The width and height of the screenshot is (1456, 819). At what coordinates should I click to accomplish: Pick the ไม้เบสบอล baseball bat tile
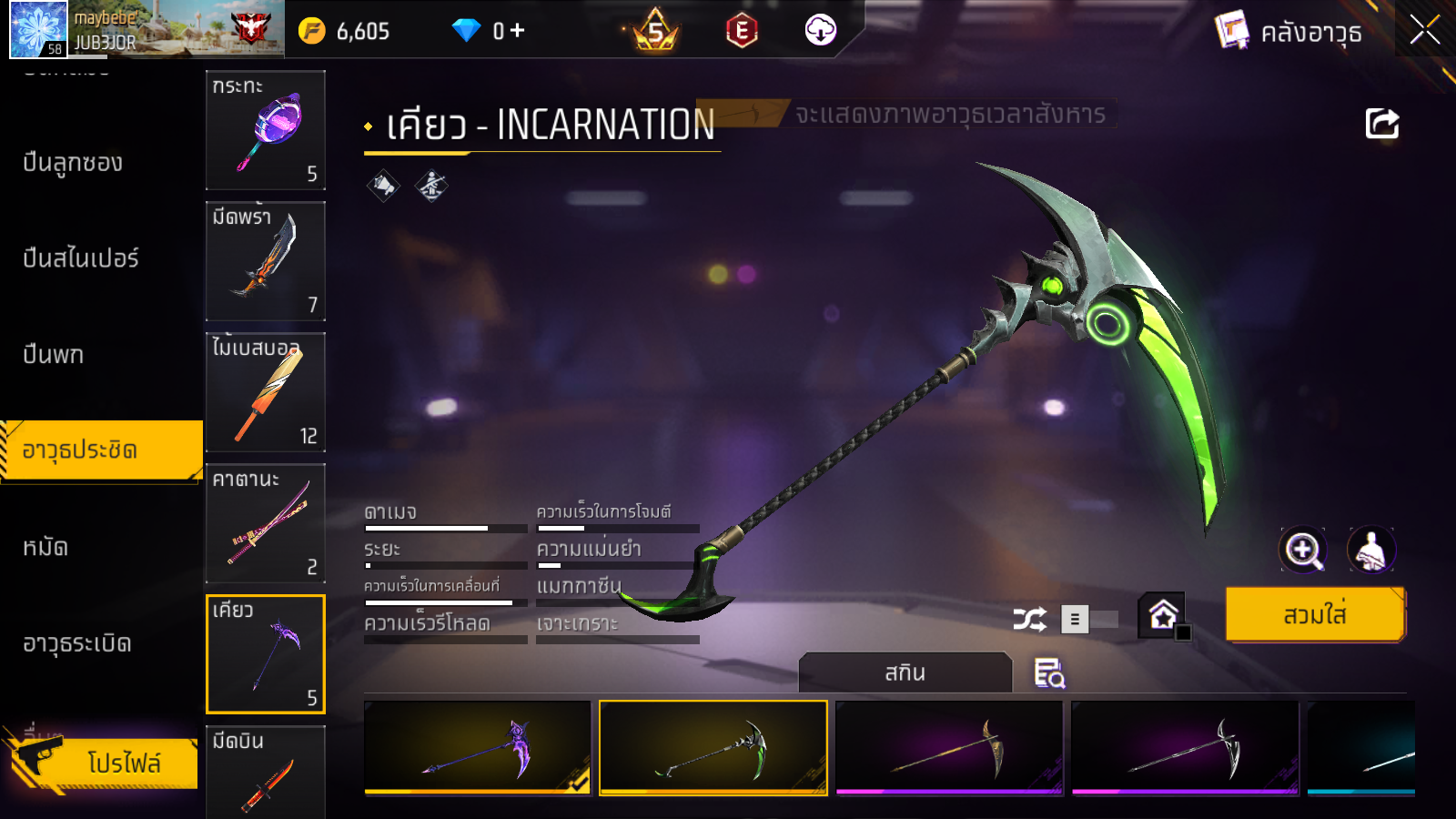(265, 392)
